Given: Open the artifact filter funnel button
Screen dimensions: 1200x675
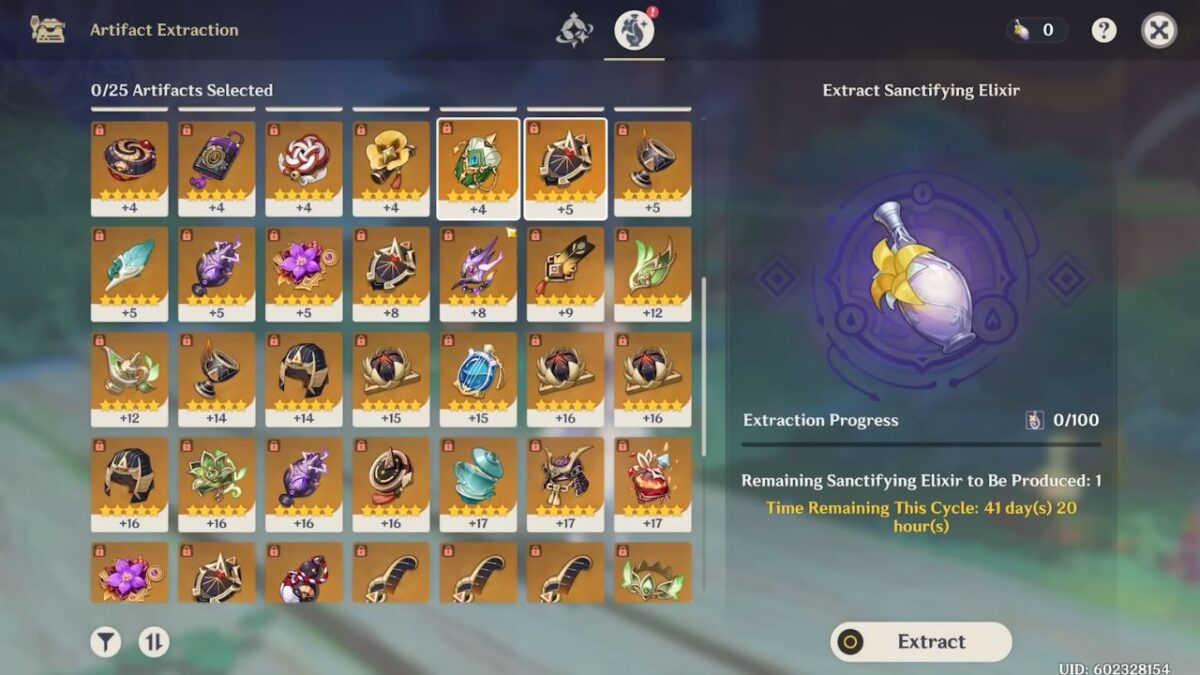Looking at the screenshot, I should coord(105,642).
